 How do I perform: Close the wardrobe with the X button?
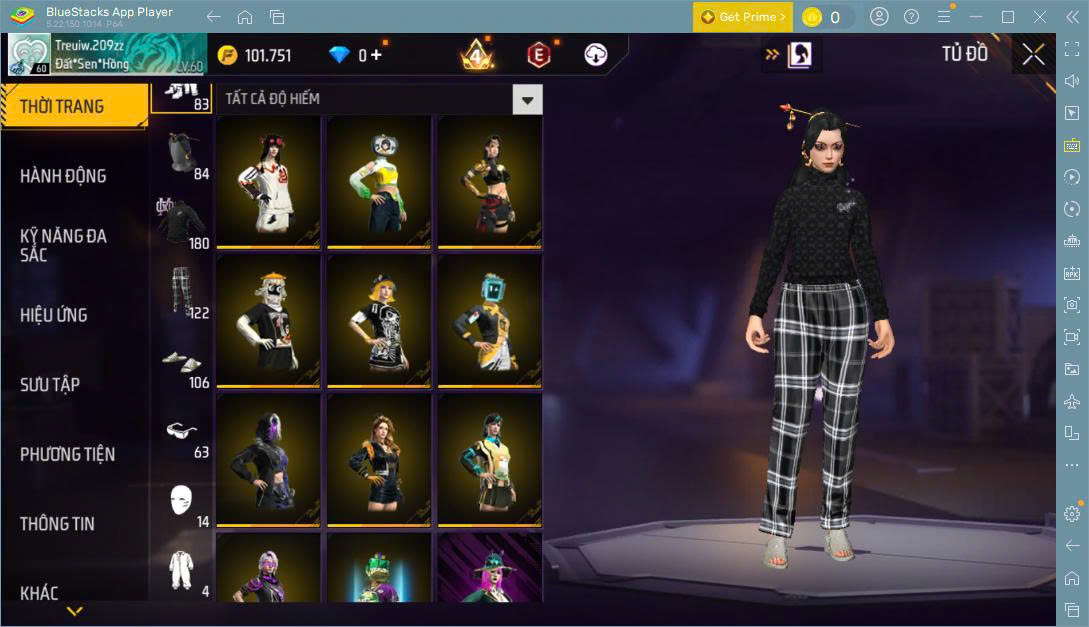1033,55
